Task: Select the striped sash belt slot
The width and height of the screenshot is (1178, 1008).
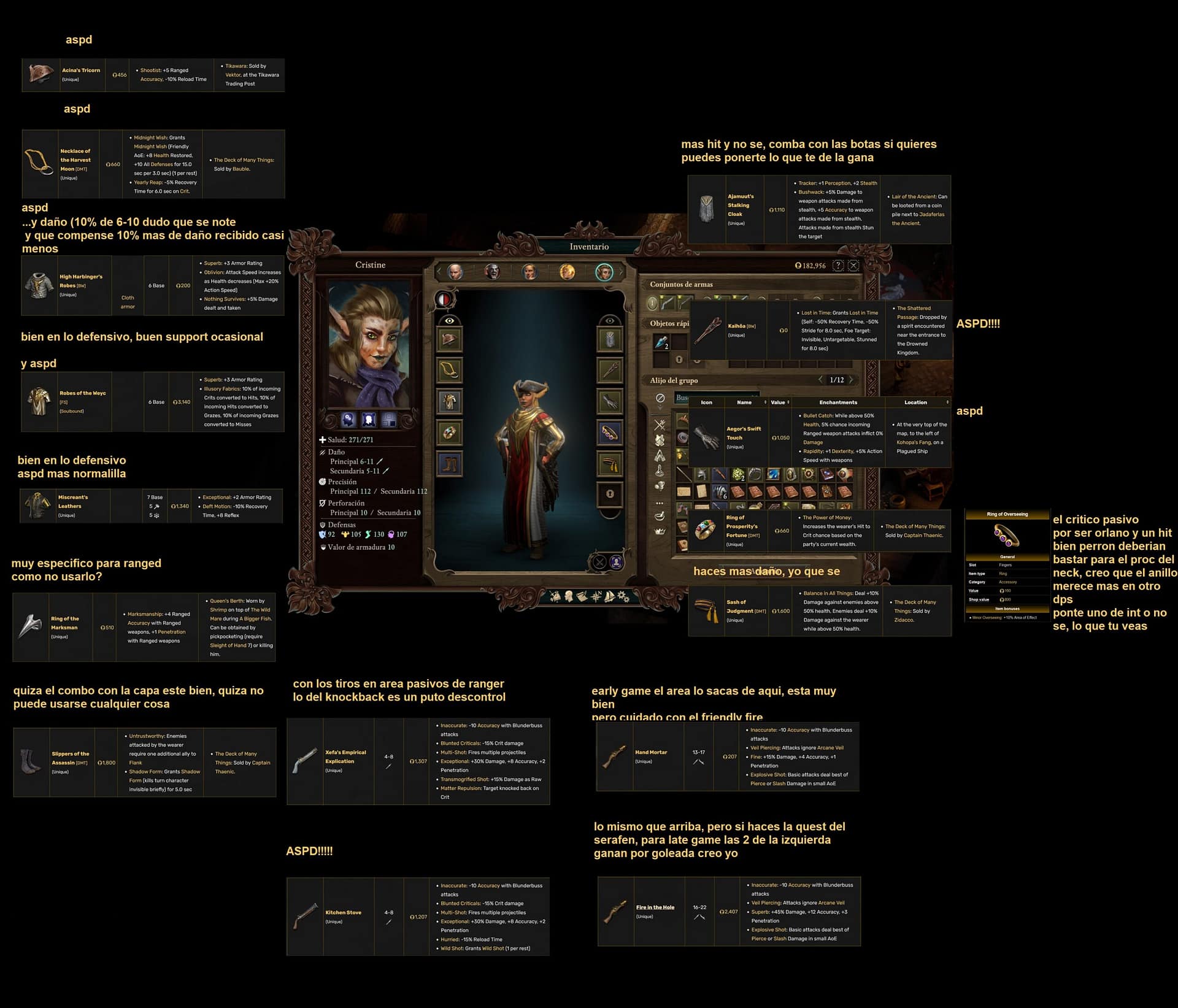Action: 610,464
